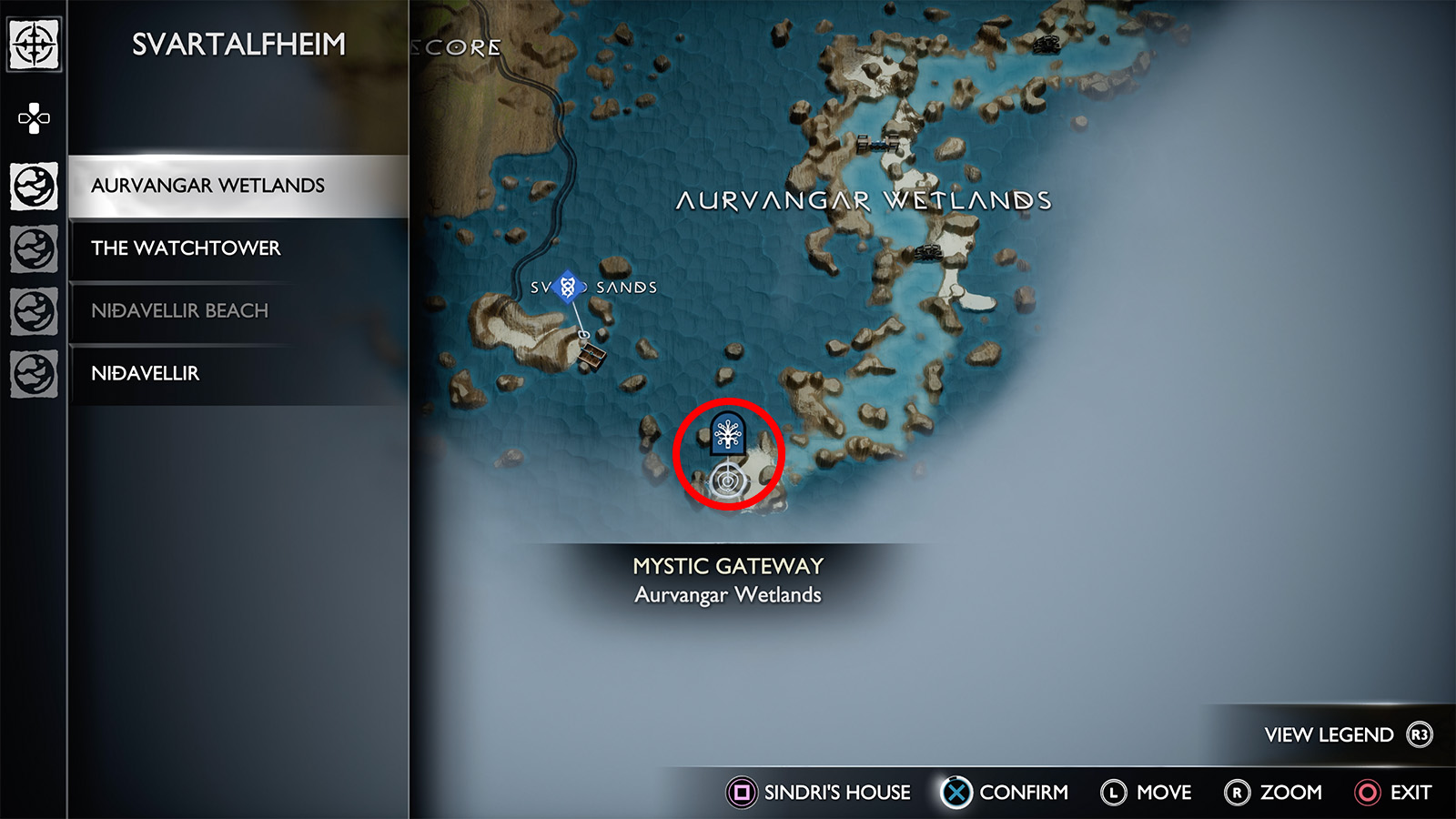Select the blue diamond Svartalfheim Sands marker
Screen dimensions: 1456x819
568,288
